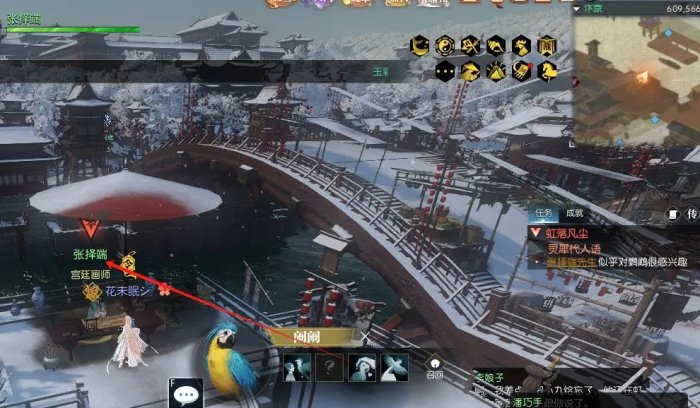Switch to the 成就 achievements tab
Image resolution: width=700 pixels, height=408 pixels.
coord(574,212)
